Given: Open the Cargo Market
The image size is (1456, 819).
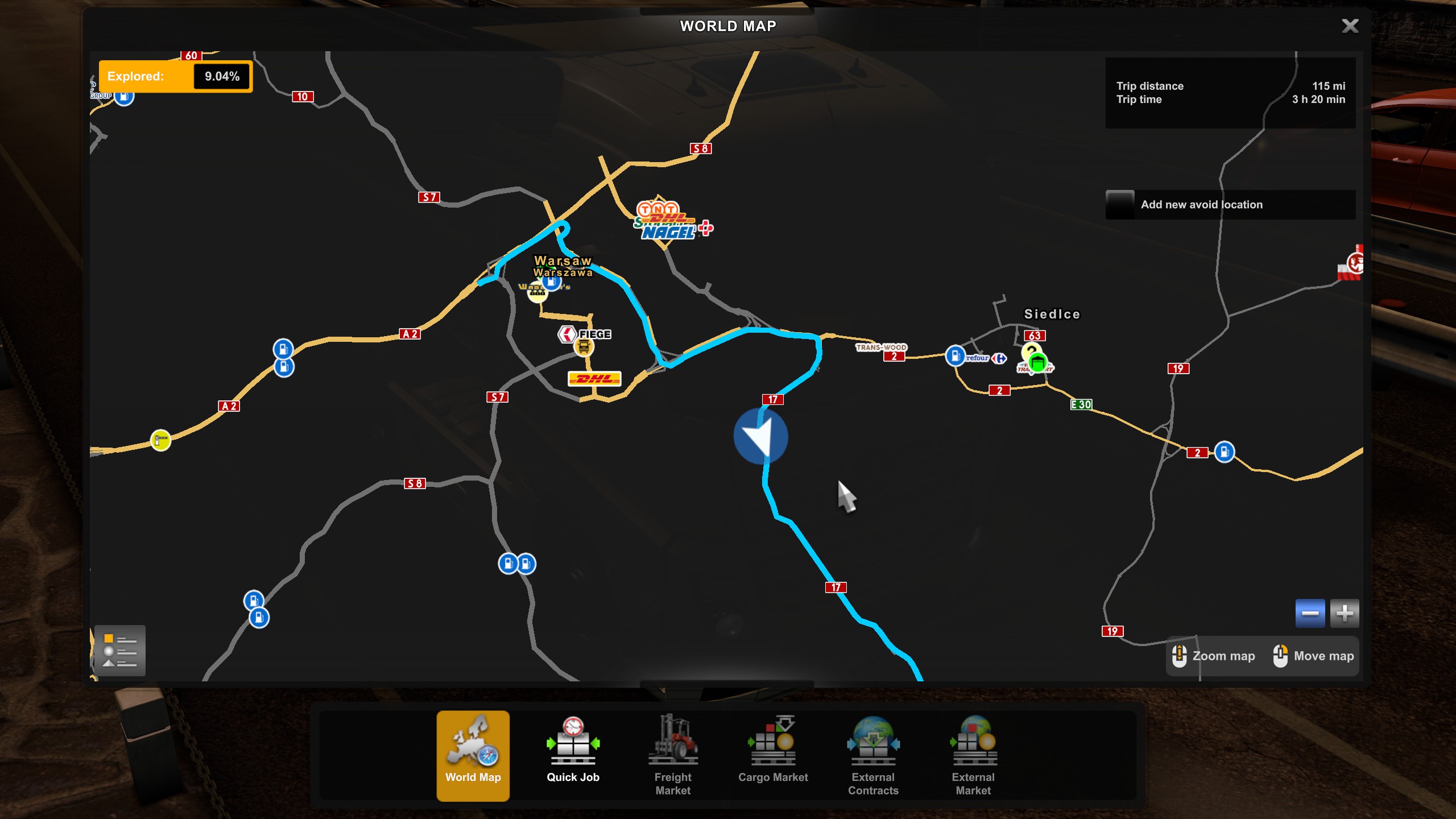Looking at the screenshot, I should click(773, 754).
